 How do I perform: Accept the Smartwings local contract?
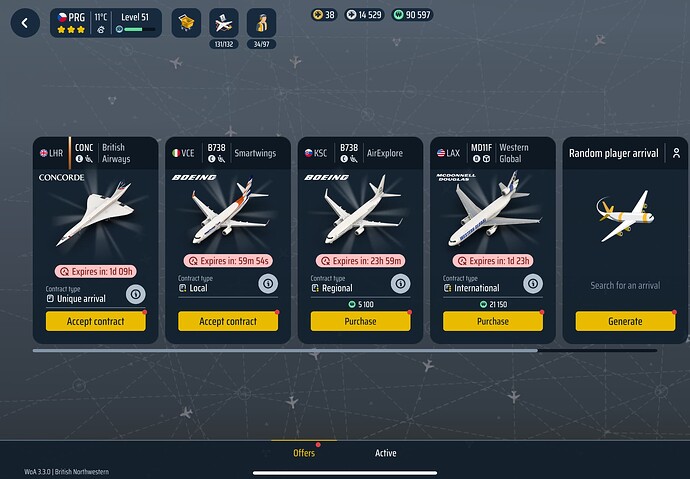point(228,321)
